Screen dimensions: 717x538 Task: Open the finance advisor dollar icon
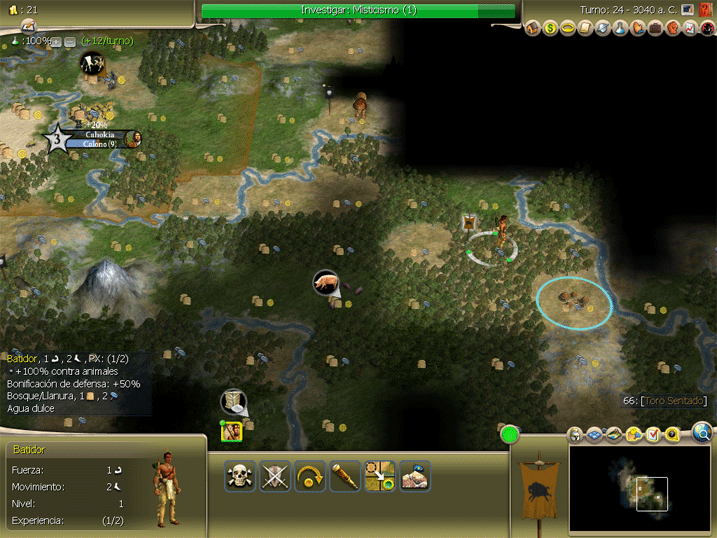click(x=550, y=28)
